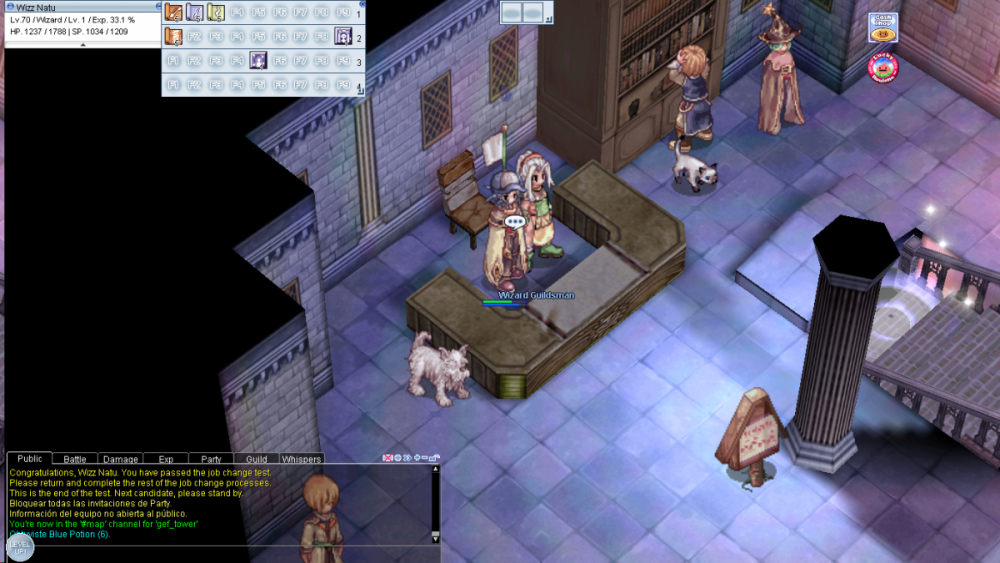Activate the orange scroll in hotbar row two
The width and height of the screenshot is (1000, 563).
[173, 37]
